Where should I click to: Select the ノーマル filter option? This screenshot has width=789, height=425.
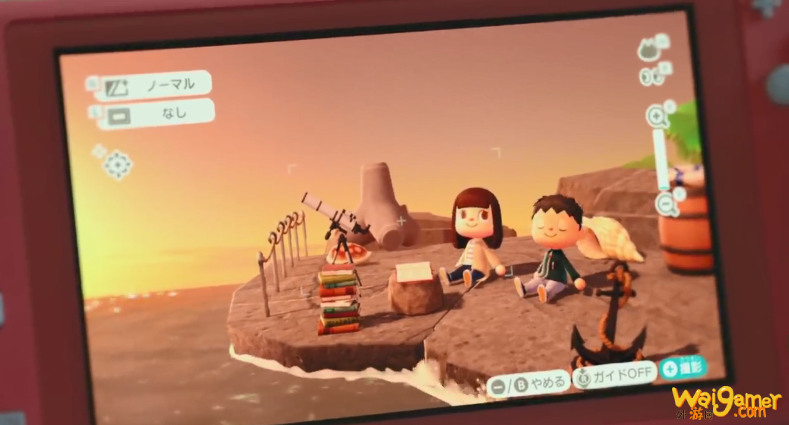(x=158, y=84)
